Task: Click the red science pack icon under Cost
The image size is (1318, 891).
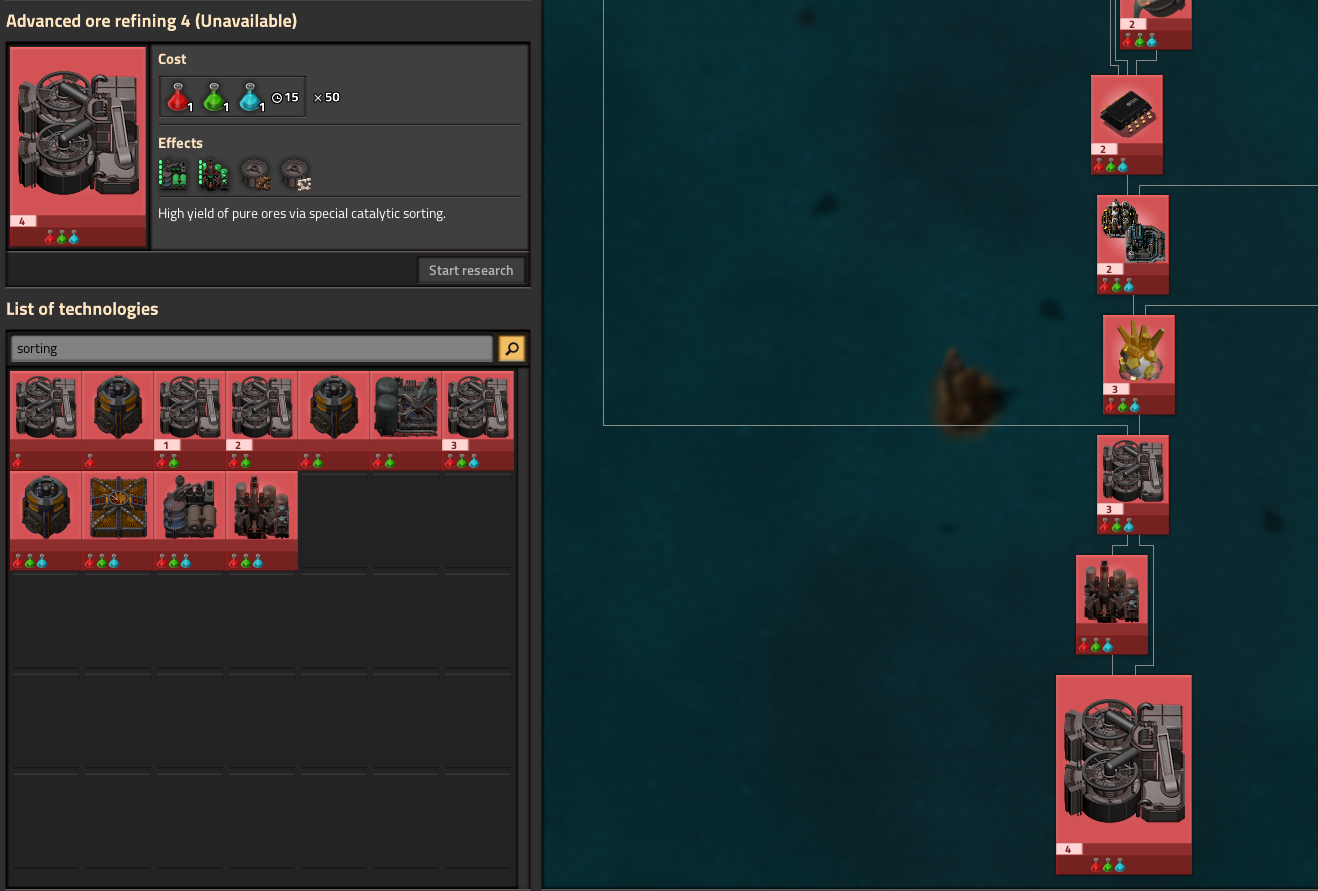Action: [x=178, y=95]
